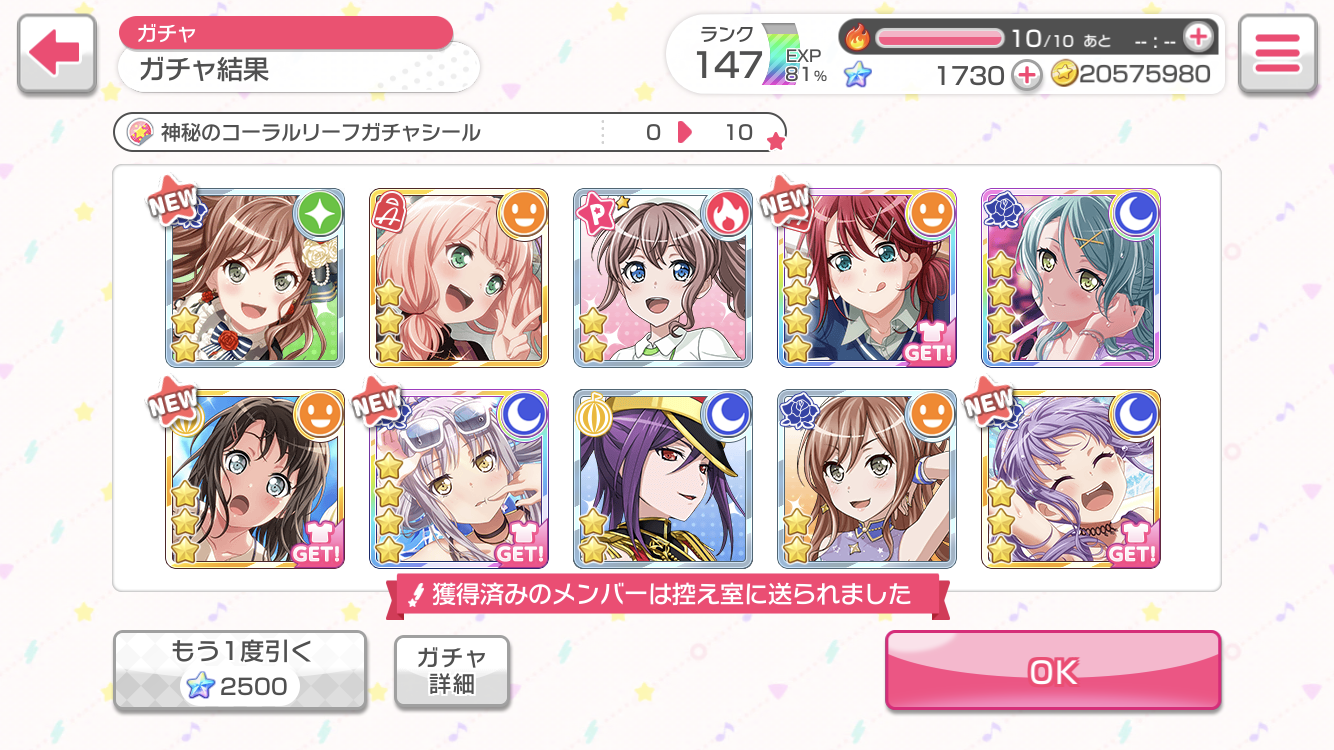Confirm results with the OK button
The height and width of the screenshot is (750, 1334).
1052,671
